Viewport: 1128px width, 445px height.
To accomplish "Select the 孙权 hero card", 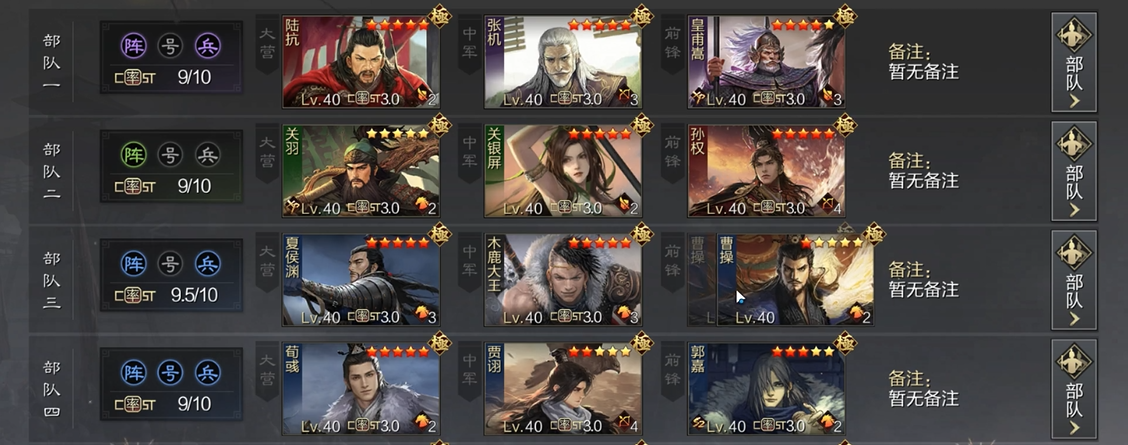I will (766, 171).
